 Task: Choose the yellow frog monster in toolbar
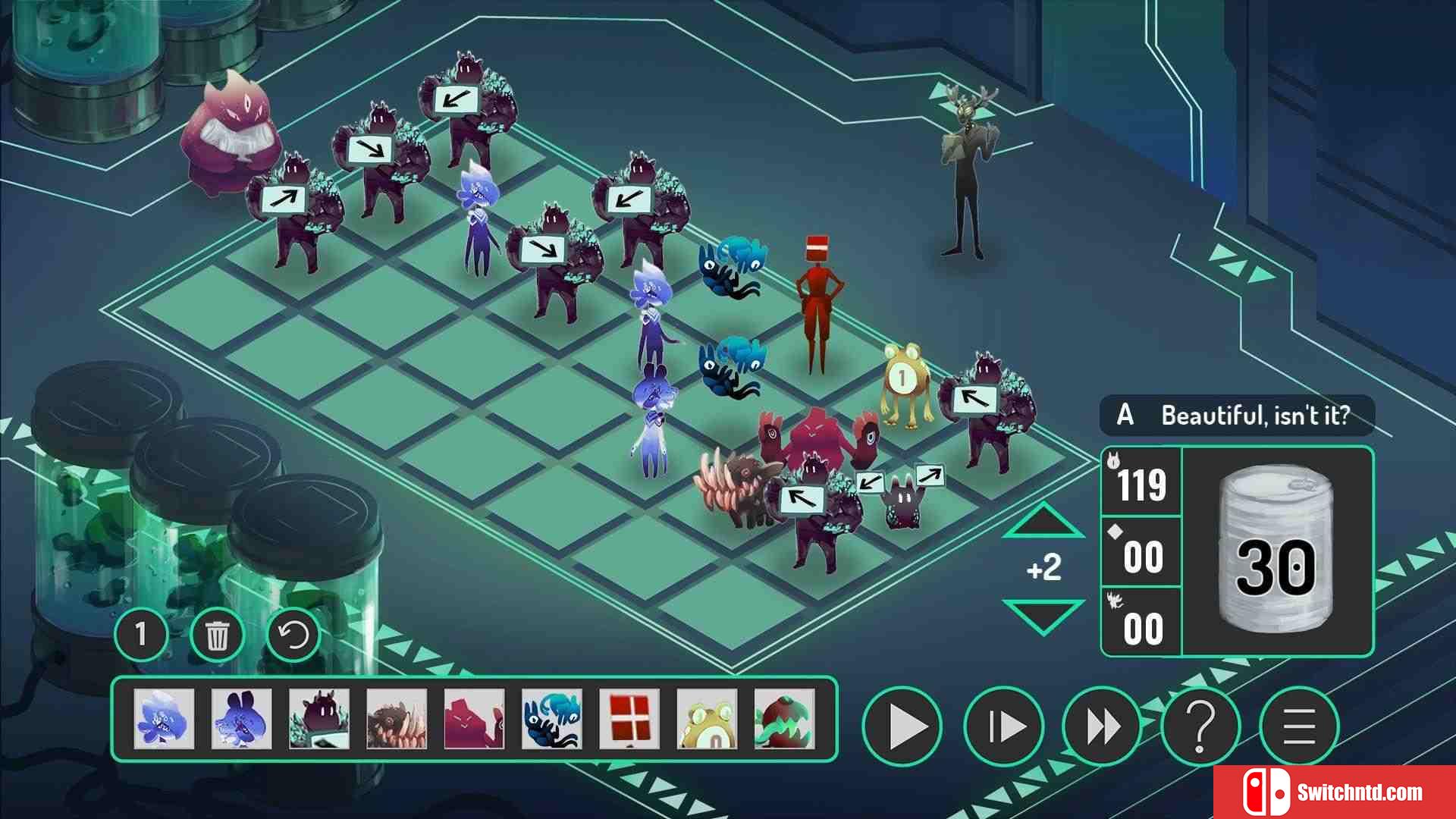click(x=707, y=718)
